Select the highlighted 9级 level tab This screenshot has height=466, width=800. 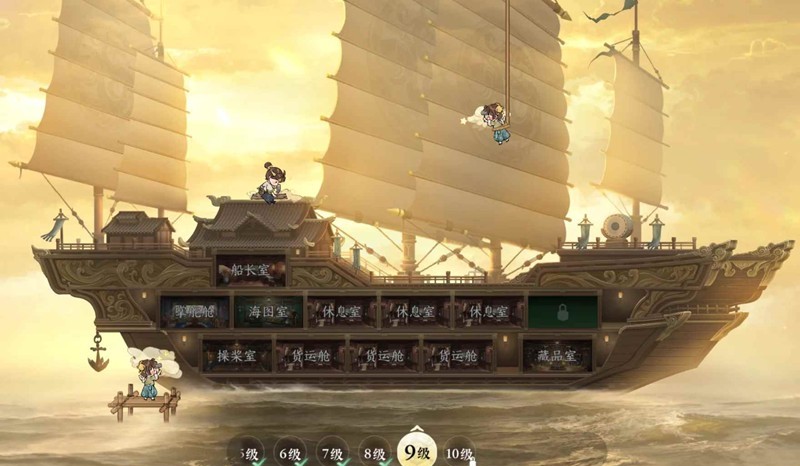point(416,452)
